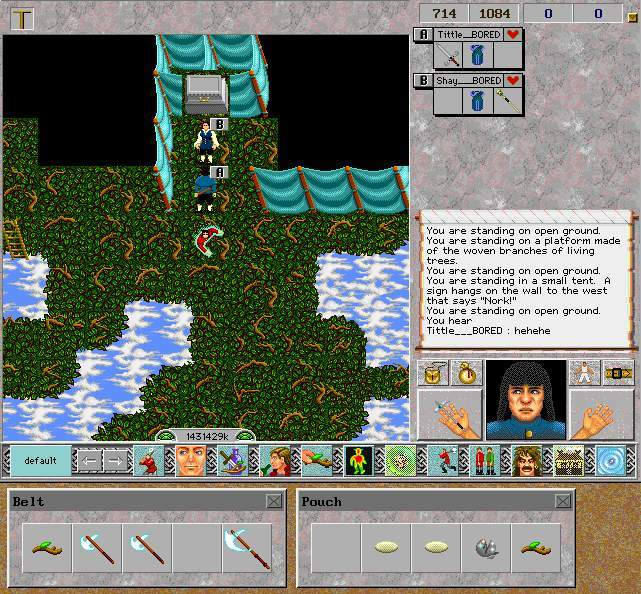
Task: Click the hooded character portrait
Action: tap(526, 400)
